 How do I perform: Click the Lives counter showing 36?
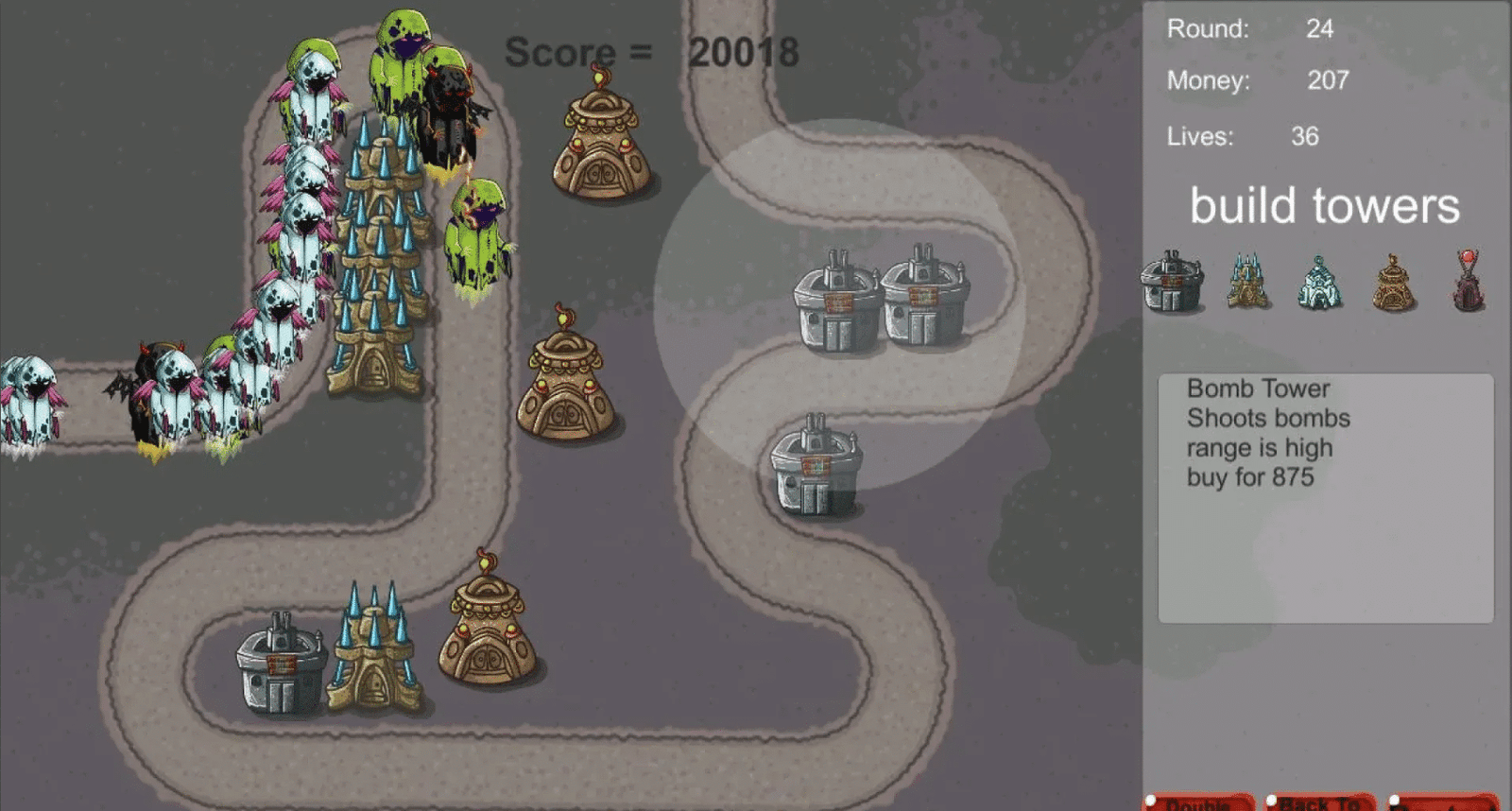pyautogui.click(x=1304, y=137)
